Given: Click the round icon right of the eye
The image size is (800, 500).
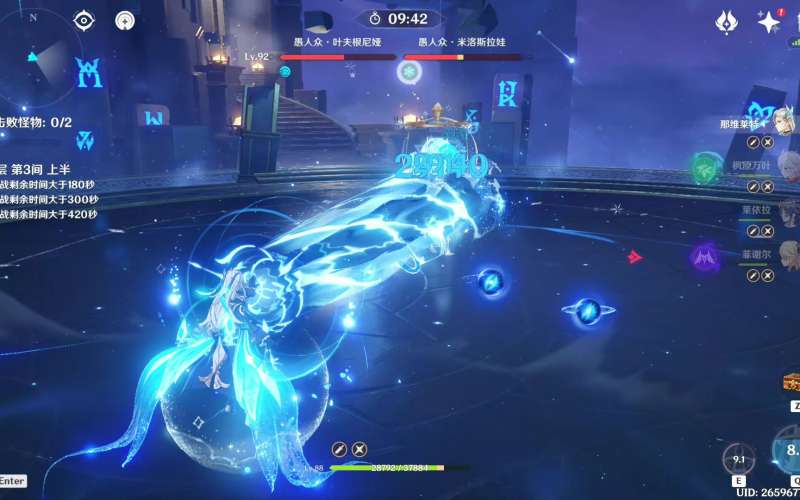Looking at the screenshot, I should point(125,20).
